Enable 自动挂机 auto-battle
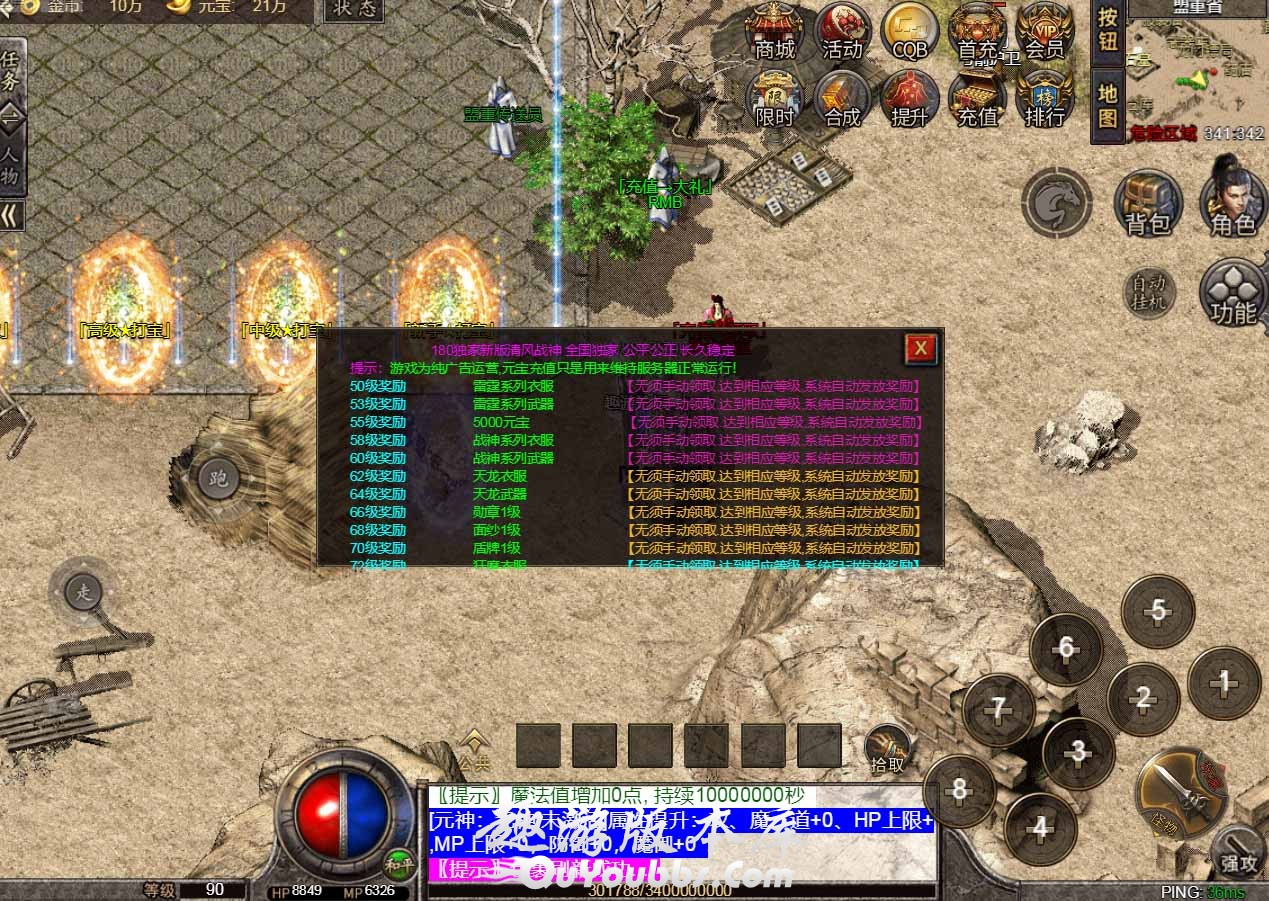 click(x=1148, y=292)
